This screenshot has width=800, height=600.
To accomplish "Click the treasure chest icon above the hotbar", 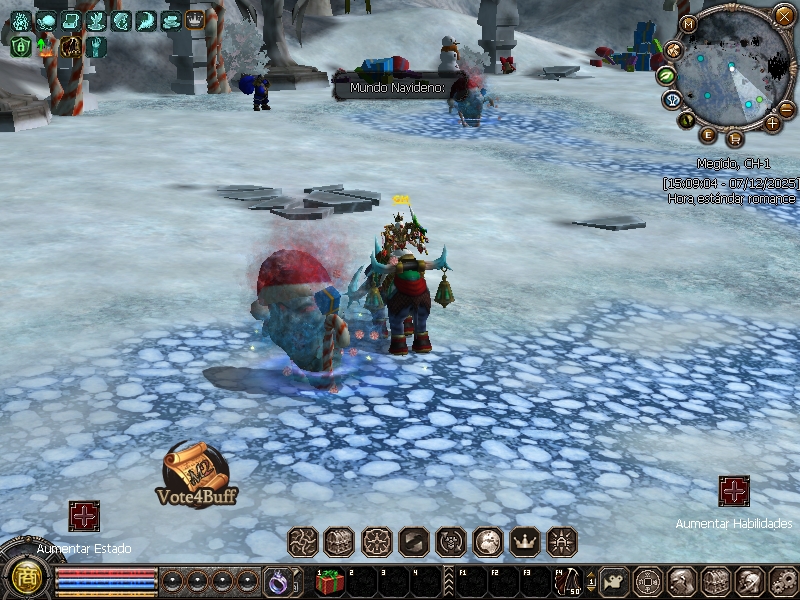I will (x=340, y=542).
